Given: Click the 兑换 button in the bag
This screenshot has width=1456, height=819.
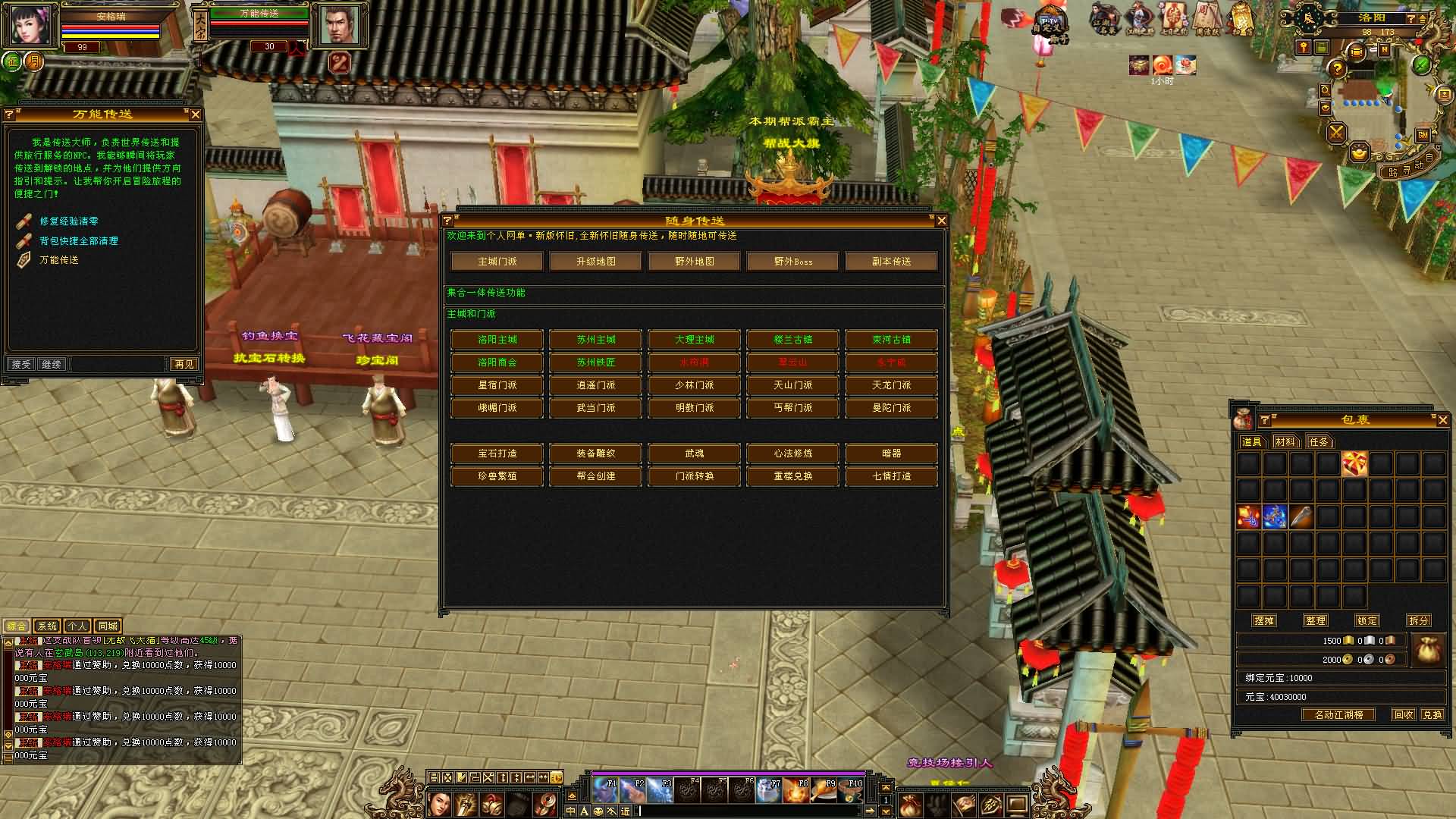Looking at the screenshot, I should (1432, 715).
